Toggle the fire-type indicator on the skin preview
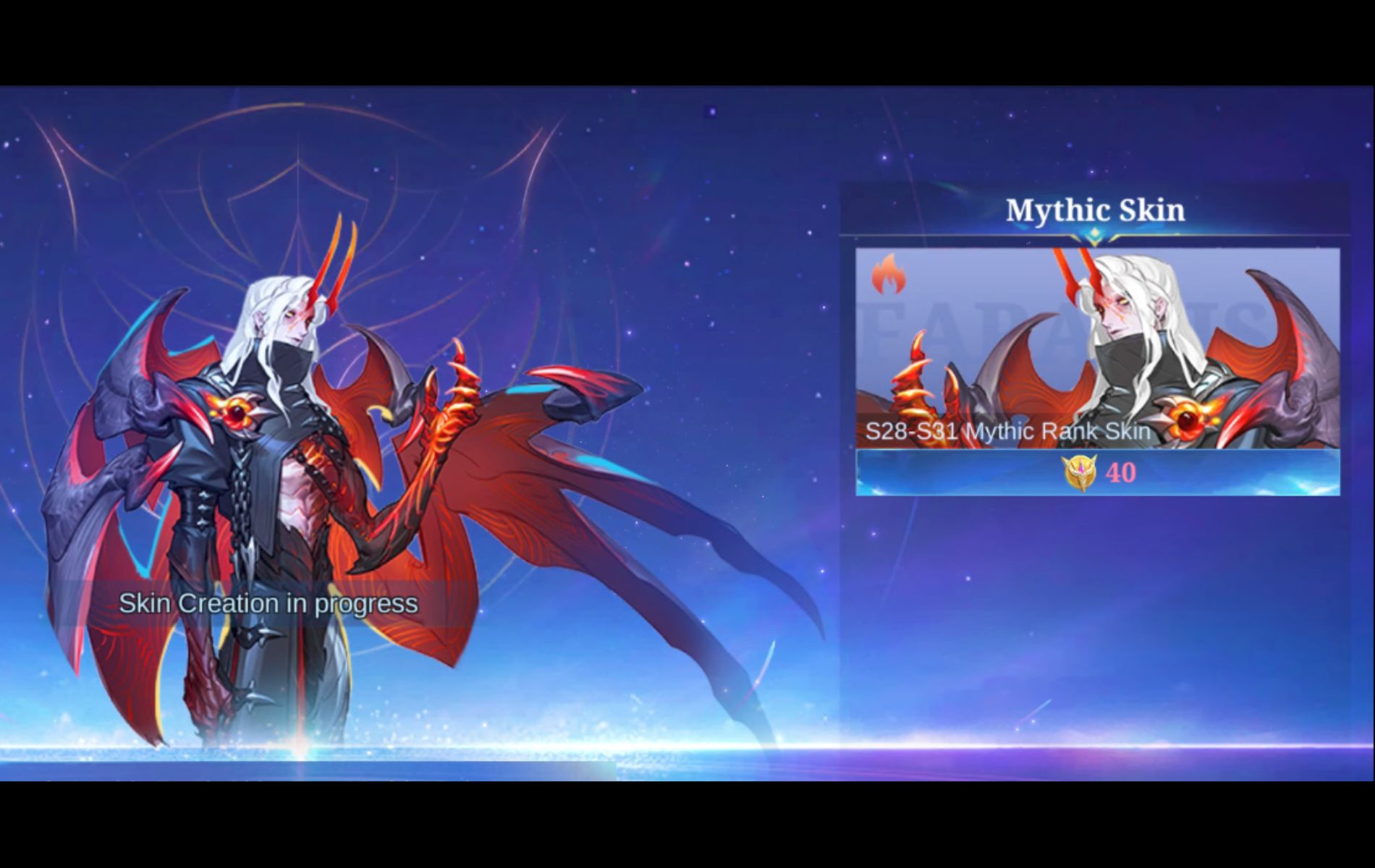1375x868 pixels. 889,277
